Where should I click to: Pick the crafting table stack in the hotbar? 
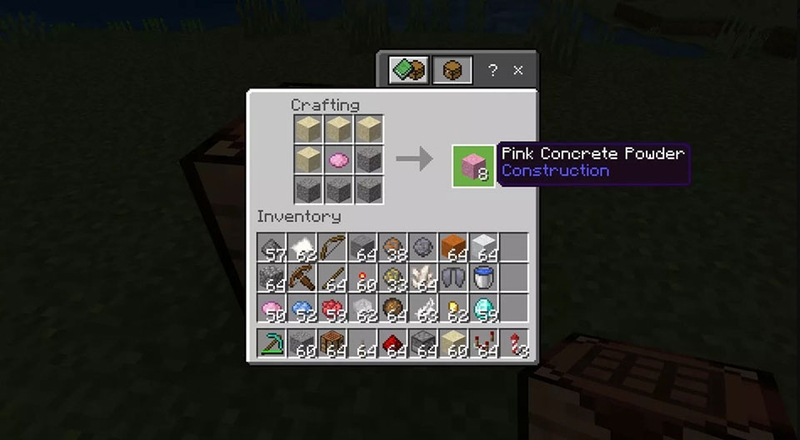point(330,345)
